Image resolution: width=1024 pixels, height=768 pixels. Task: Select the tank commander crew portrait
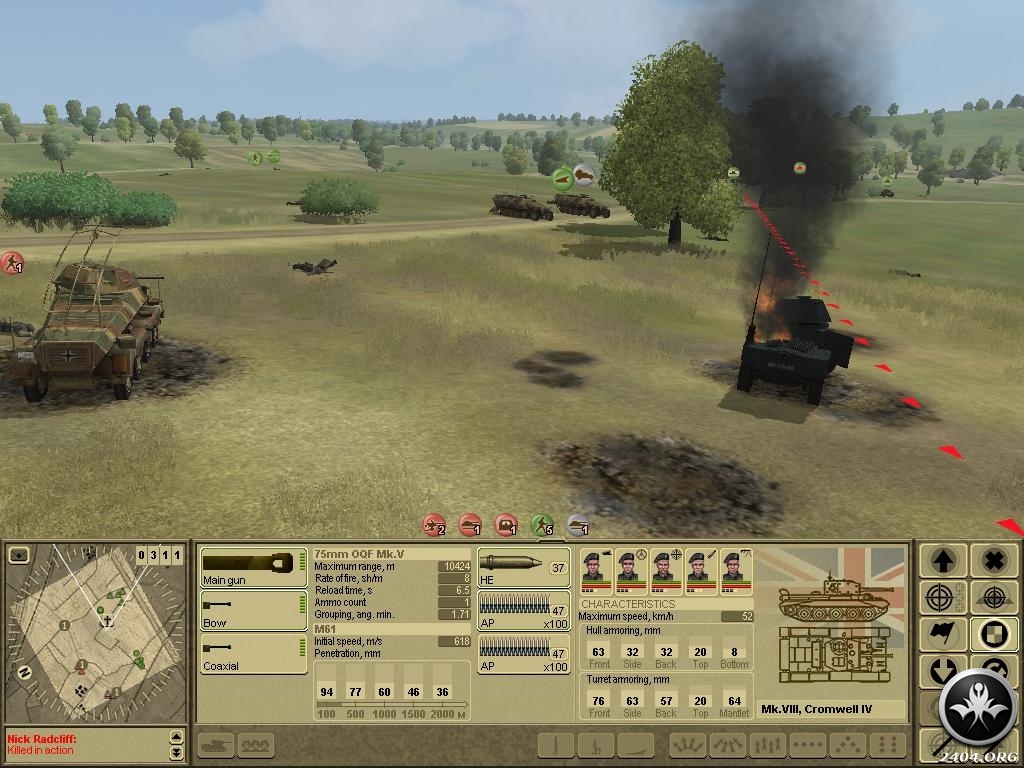coord(597,571)
